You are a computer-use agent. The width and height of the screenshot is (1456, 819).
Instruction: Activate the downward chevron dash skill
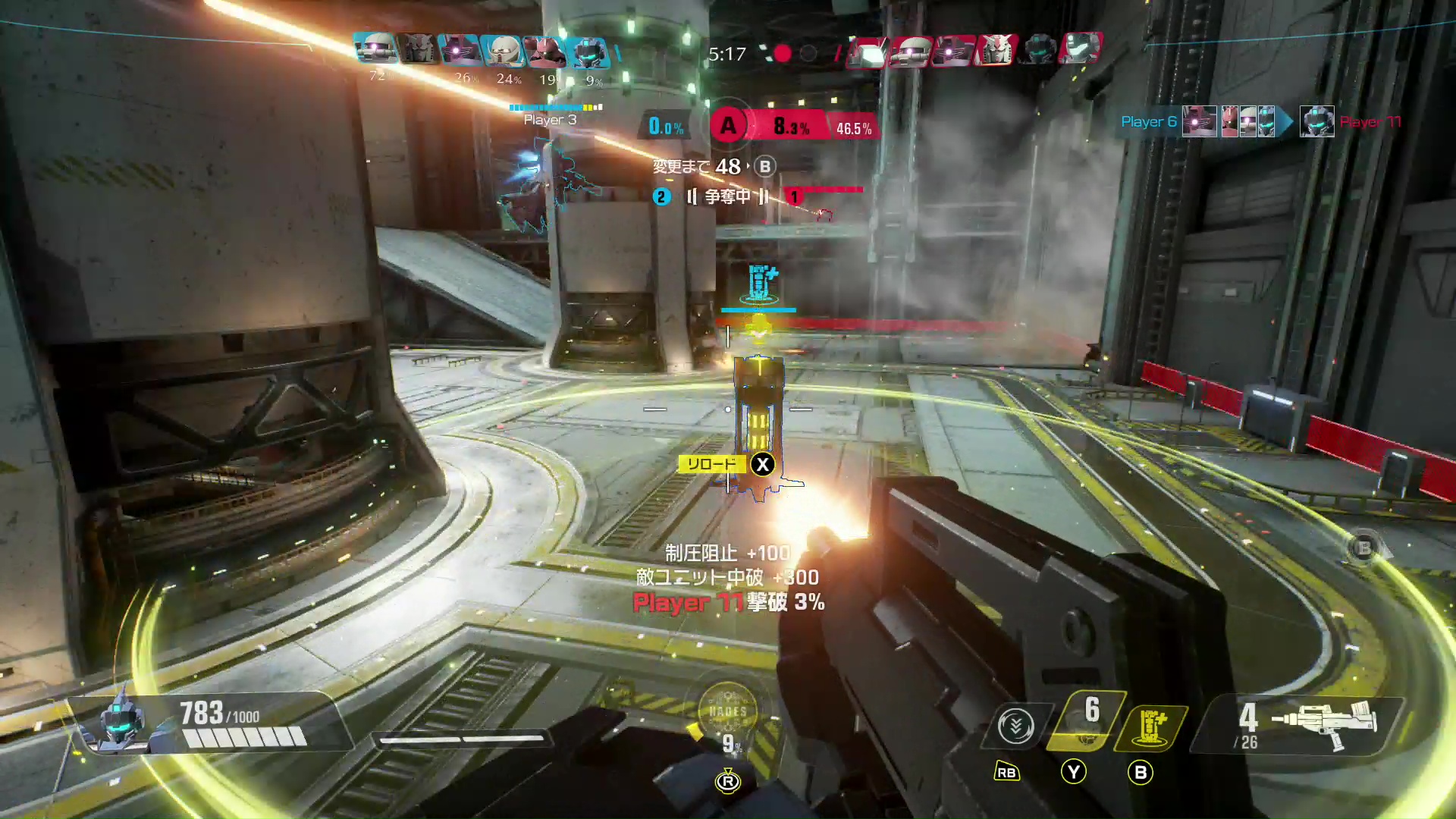click(1016, 726)
